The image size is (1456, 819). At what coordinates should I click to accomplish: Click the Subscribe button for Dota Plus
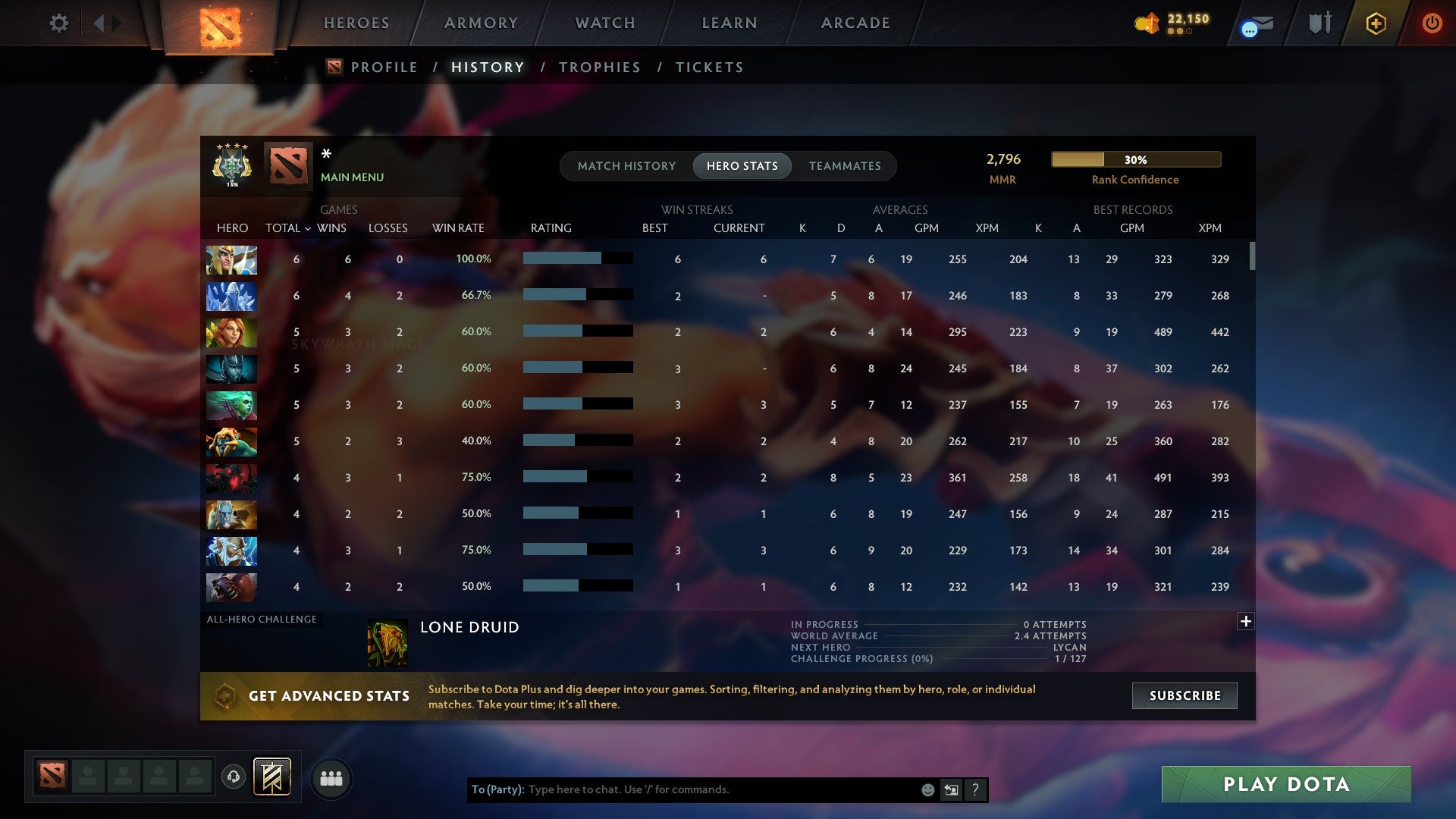coord(1184,695)
